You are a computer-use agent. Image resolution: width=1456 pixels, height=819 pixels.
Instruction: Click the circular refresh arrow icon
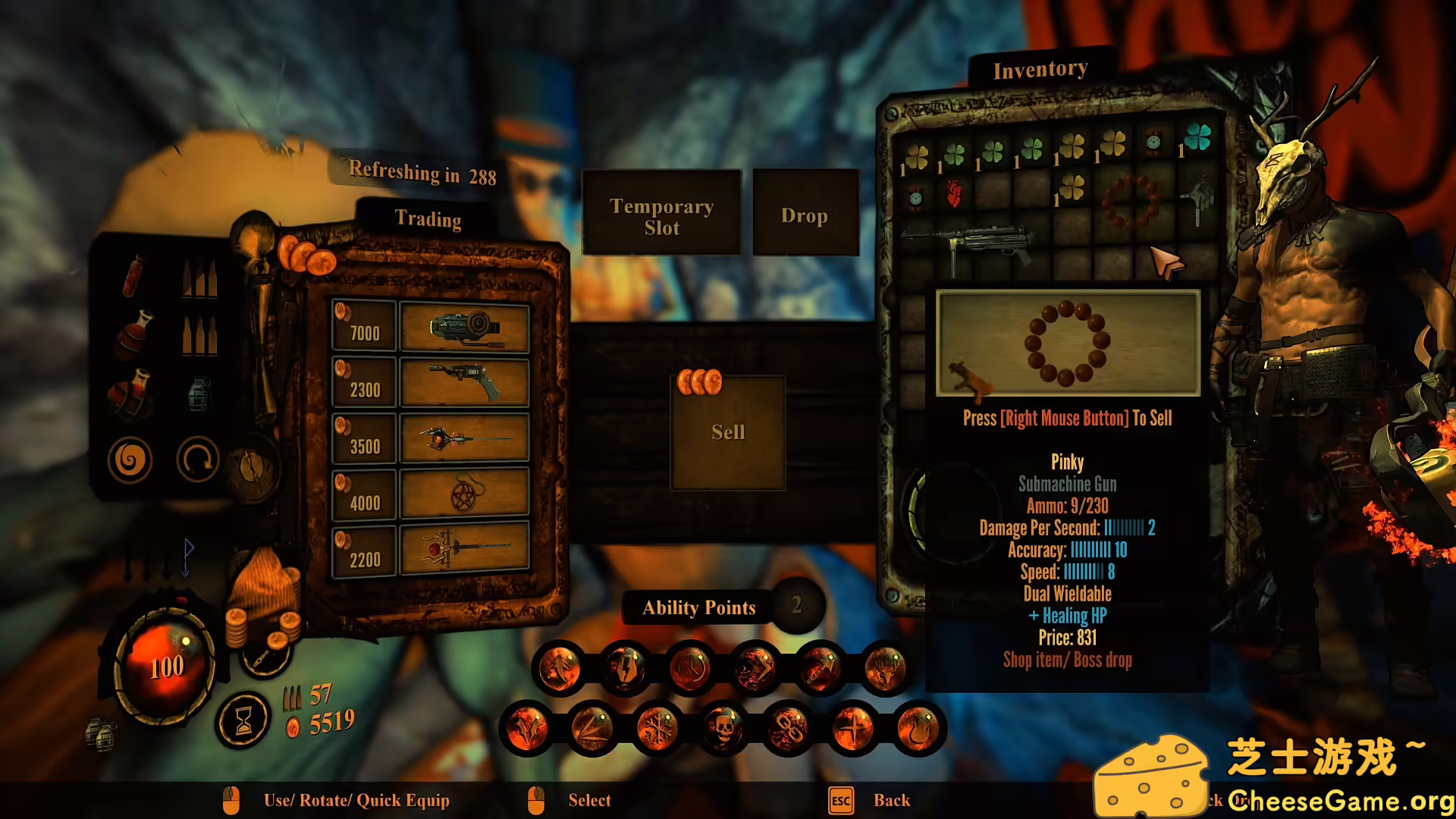pos(199,459)
